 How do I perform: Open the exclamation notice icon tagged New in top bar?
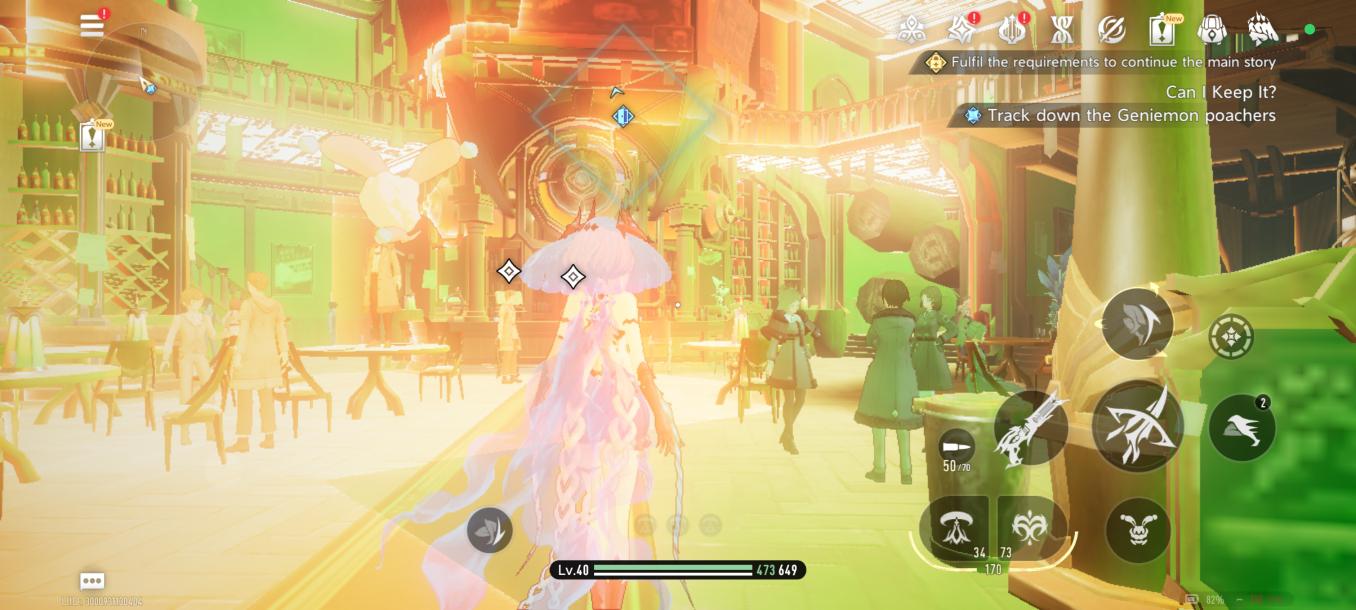[1162, 30]
